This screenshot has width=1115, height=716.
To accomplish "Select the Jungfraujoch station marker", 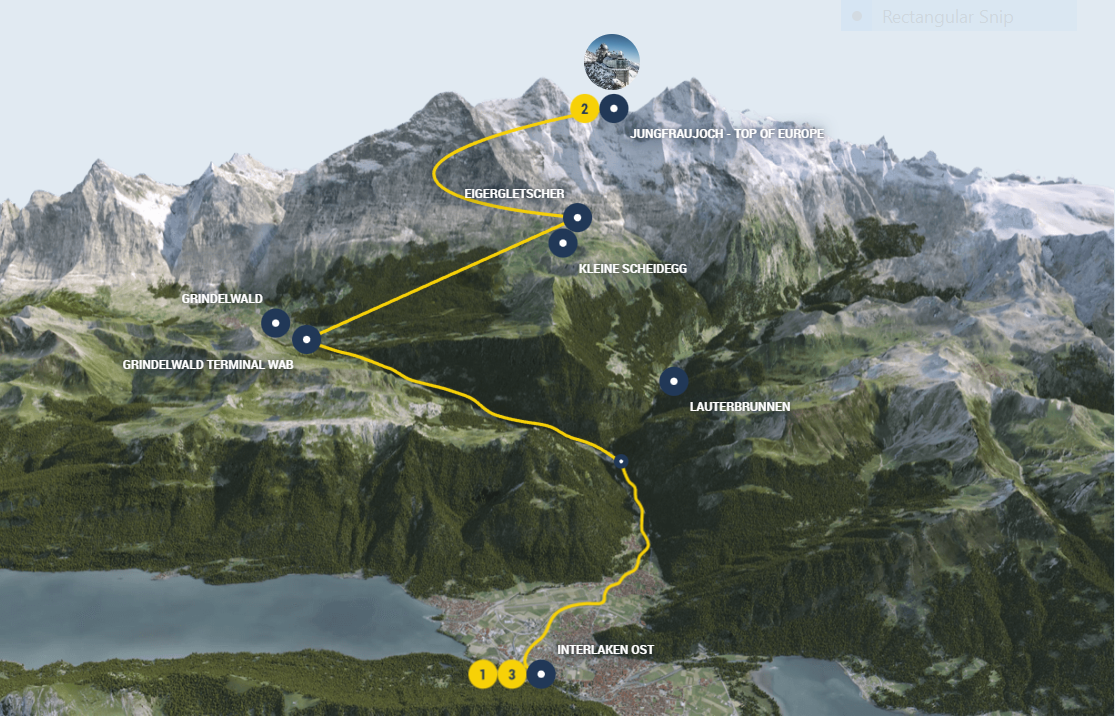I will coord(613,108).
